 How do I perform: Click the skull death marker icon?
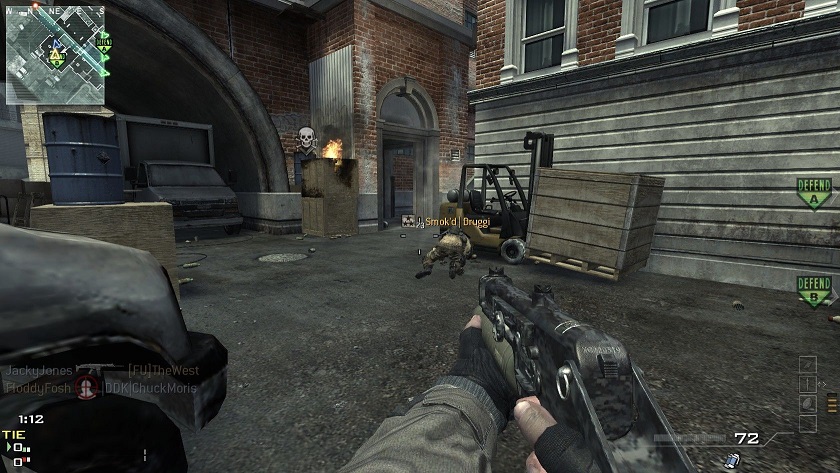[307, 138]
